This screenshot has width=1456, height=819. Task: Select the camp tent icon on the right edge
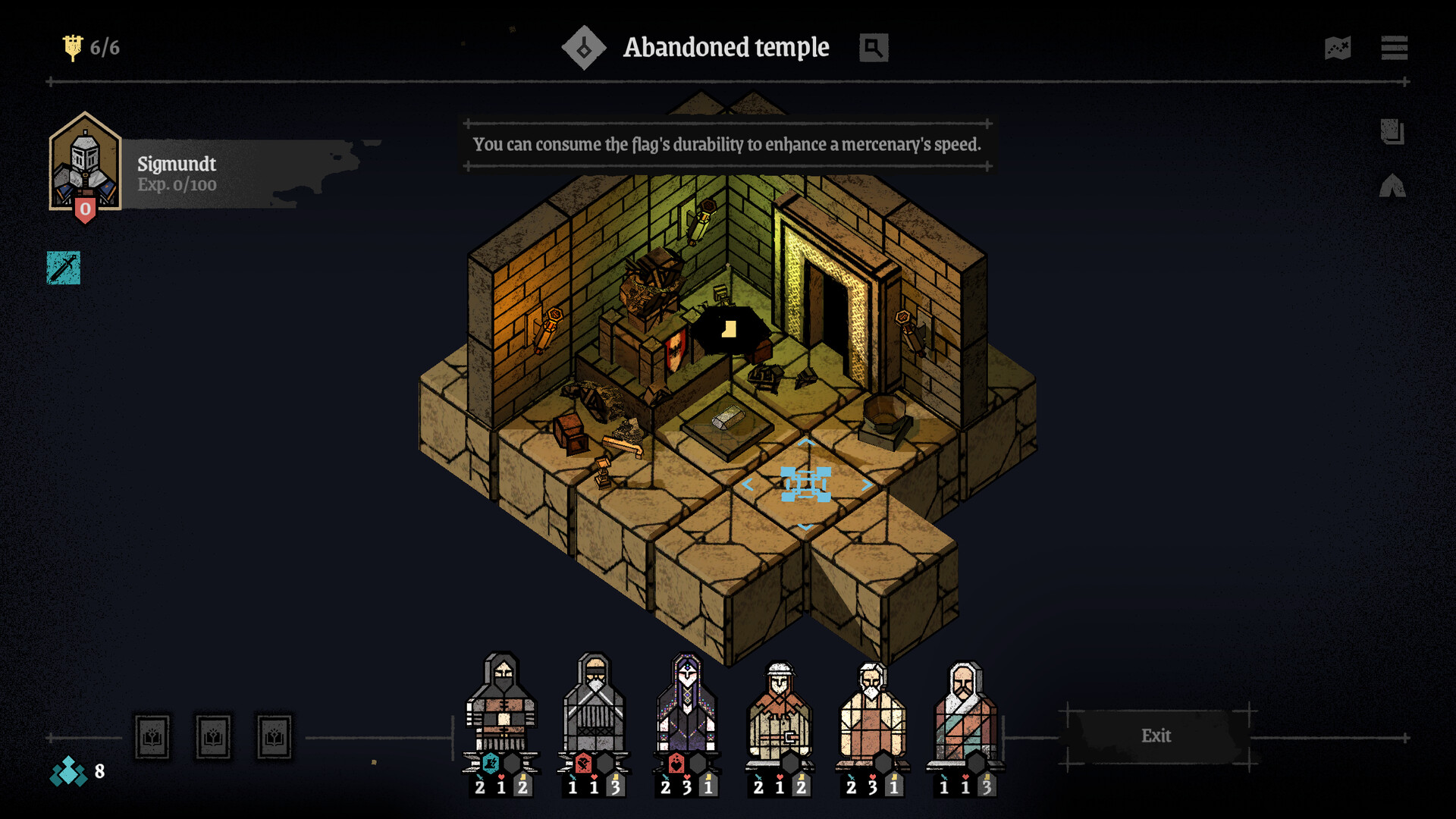click(x=1394, y=184)
